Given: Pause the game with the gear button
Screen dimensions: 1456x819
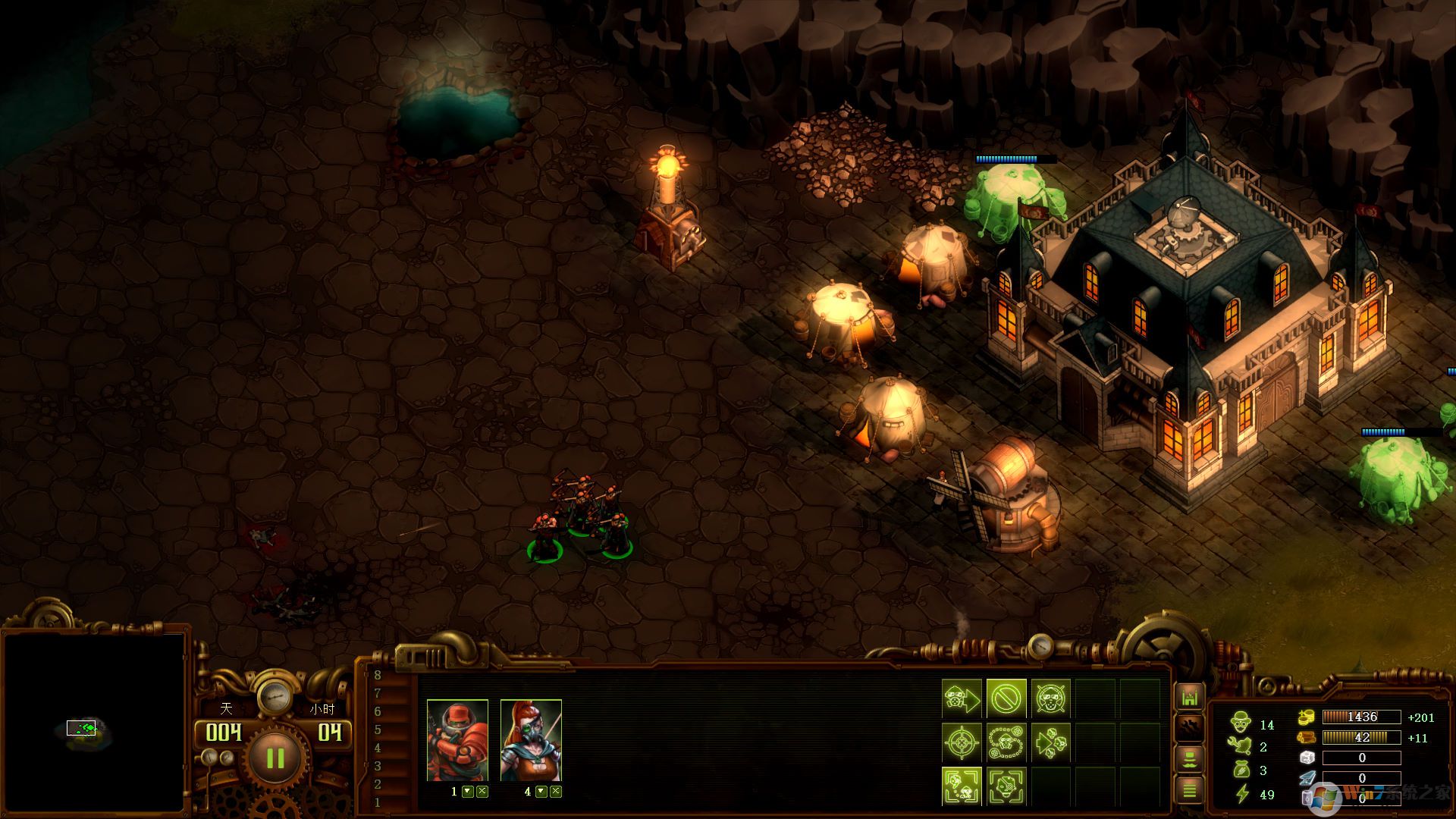Looking at the screenshot, I should (x=274, y=758).
